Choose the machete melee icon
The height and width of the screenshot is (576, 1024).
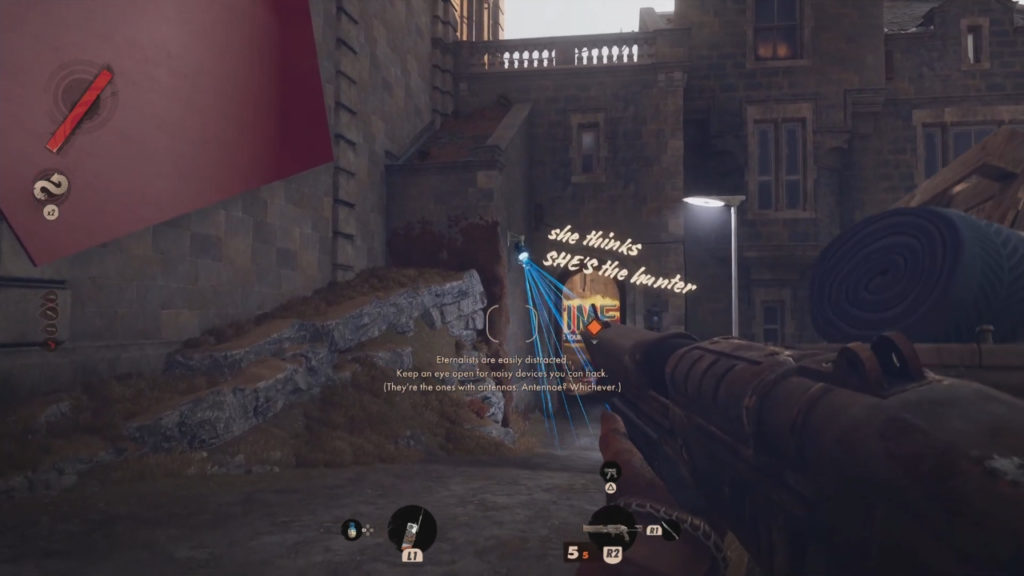tap(669, 530)
